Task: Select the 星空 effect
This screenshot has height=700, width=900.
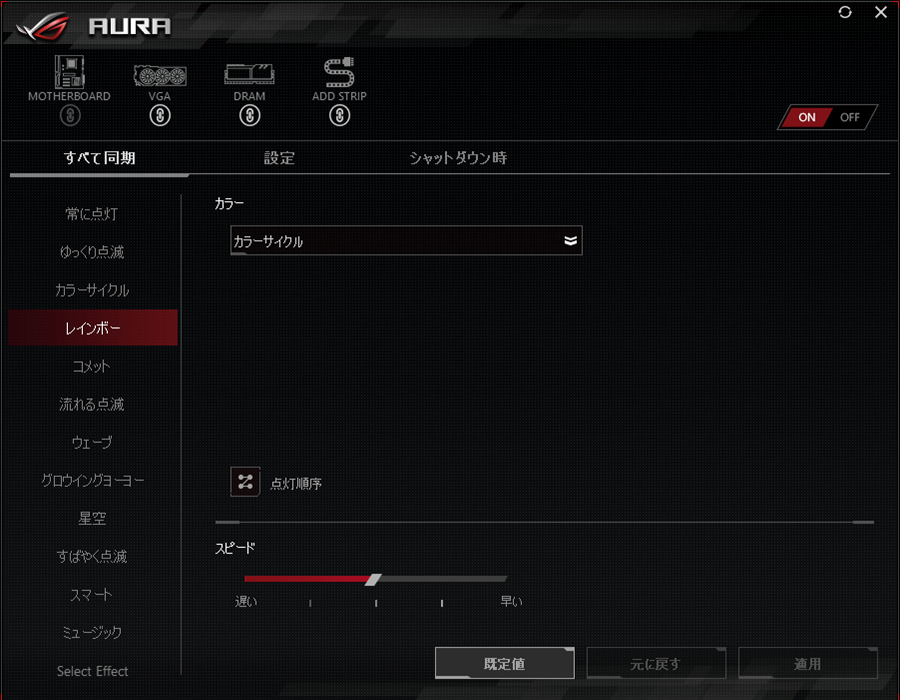Action: pyautogui.click(x=92, y=519)
